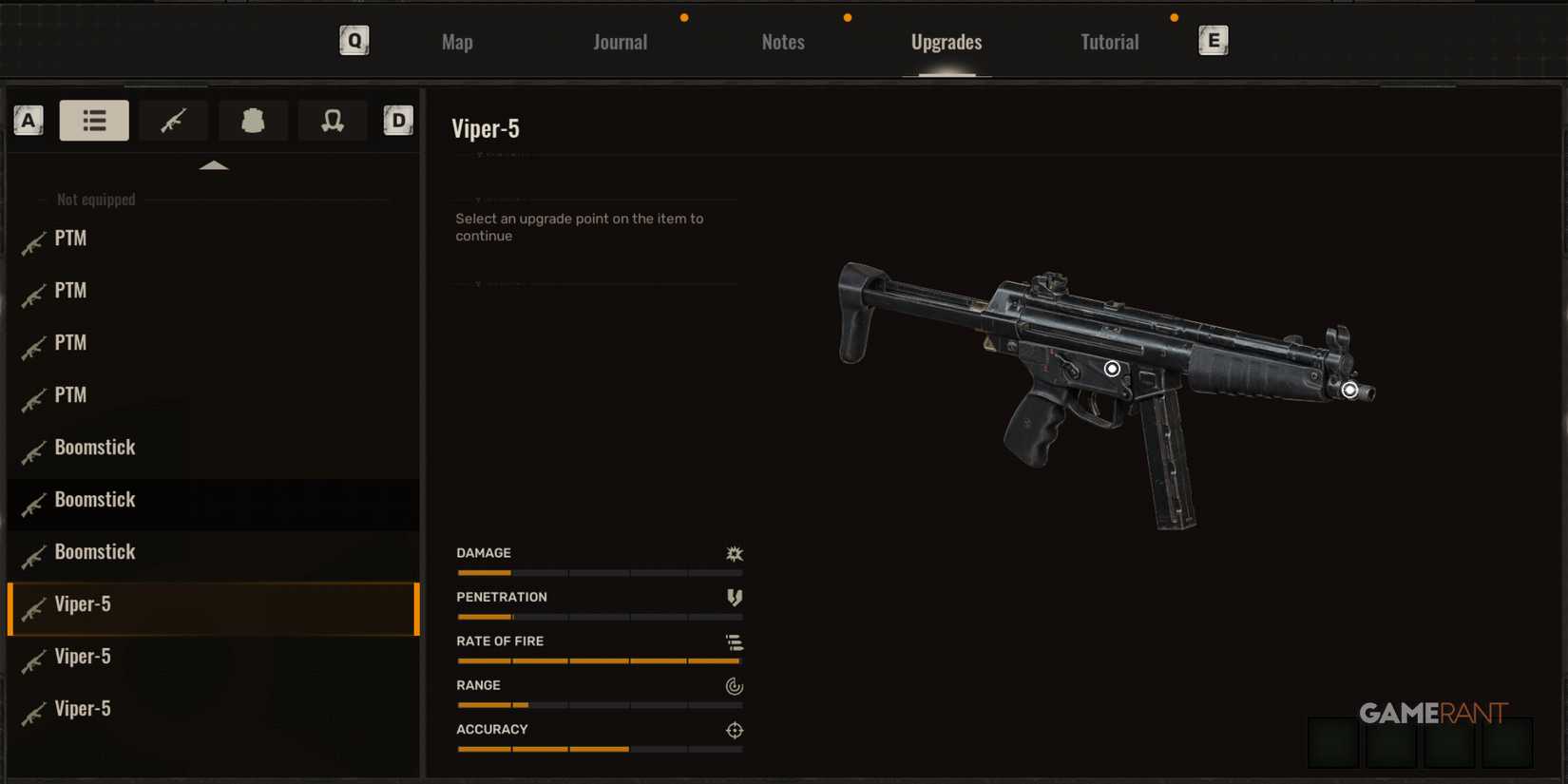Toggle the A category navigation key
This screenshot has width=1568, height=784.
(x=28, y=120)
